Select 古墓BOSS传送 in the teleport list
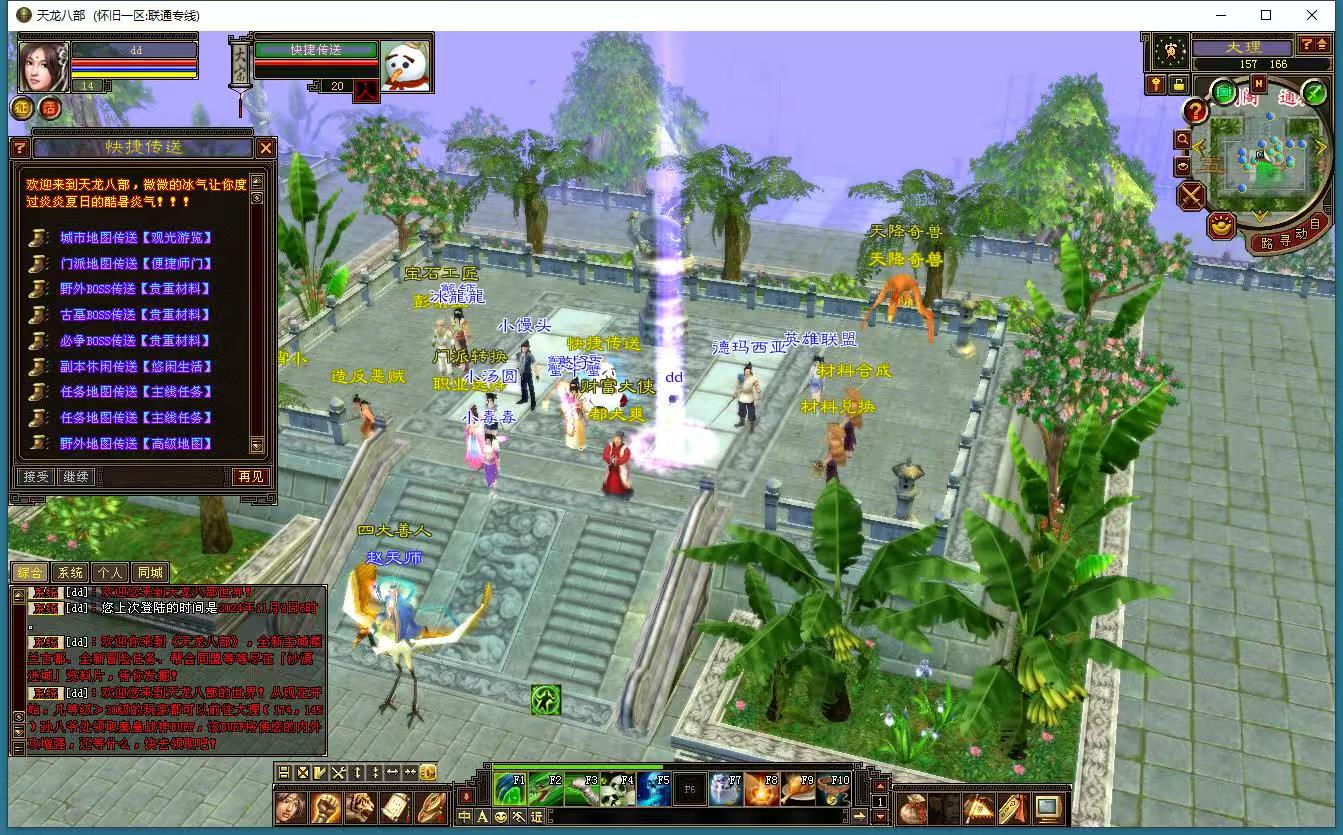The image size is (1343, 835). (x=135, y=315)
